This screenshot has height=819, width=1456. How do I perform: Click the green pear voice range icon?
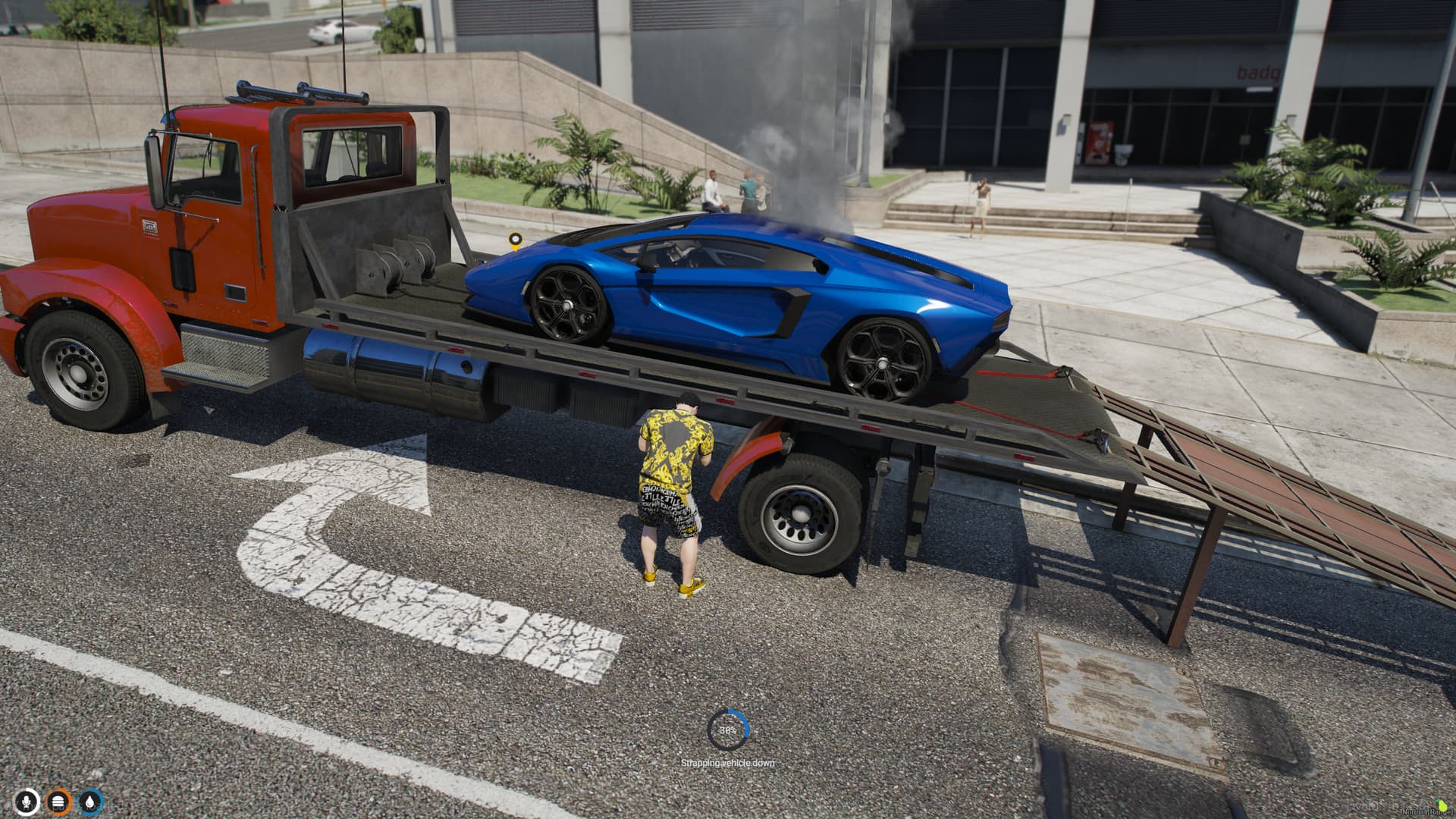1442,804
